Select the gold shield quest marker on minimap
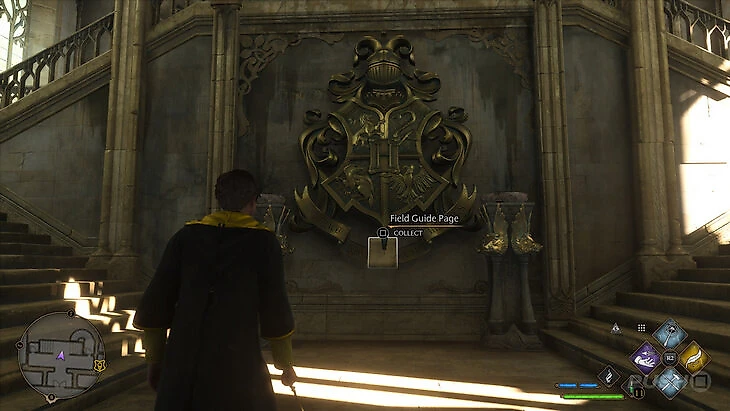730x411 pixels. (x=99, y=366)
